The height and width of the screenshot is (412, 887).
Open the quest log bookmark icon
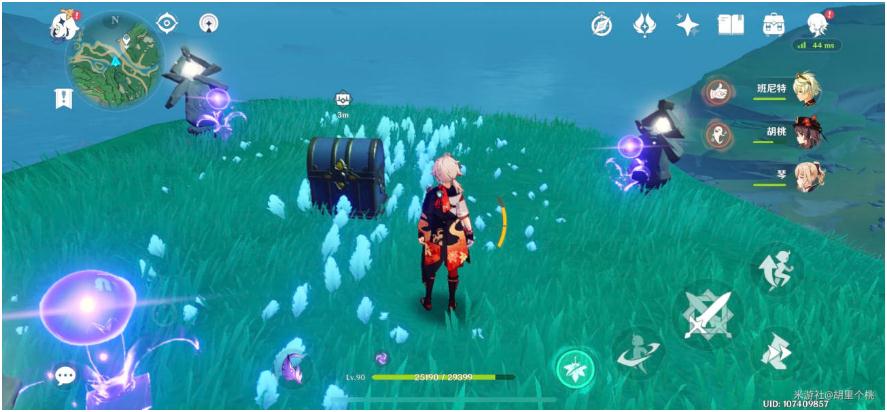coord(64,98)
